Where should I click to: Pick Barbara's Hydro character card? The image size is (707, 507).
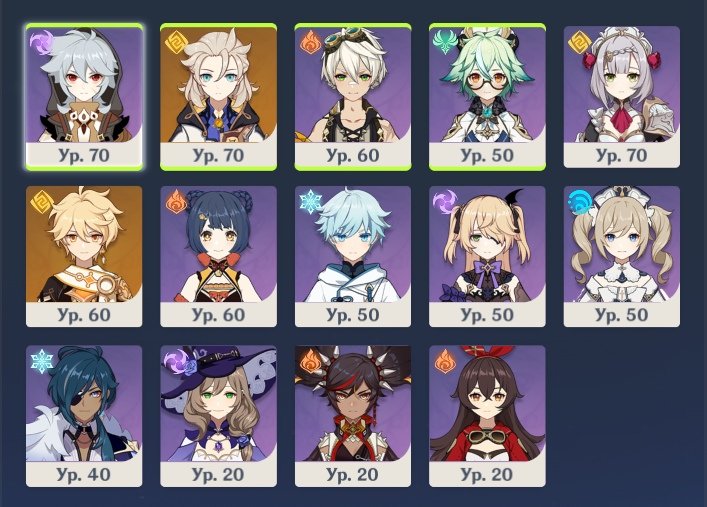(622, 256)
